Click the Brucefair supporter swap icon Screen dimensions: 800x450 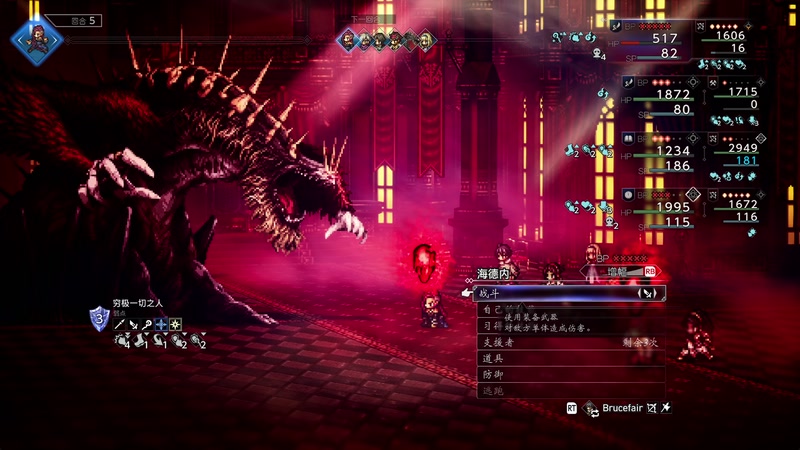click(590, 408)
